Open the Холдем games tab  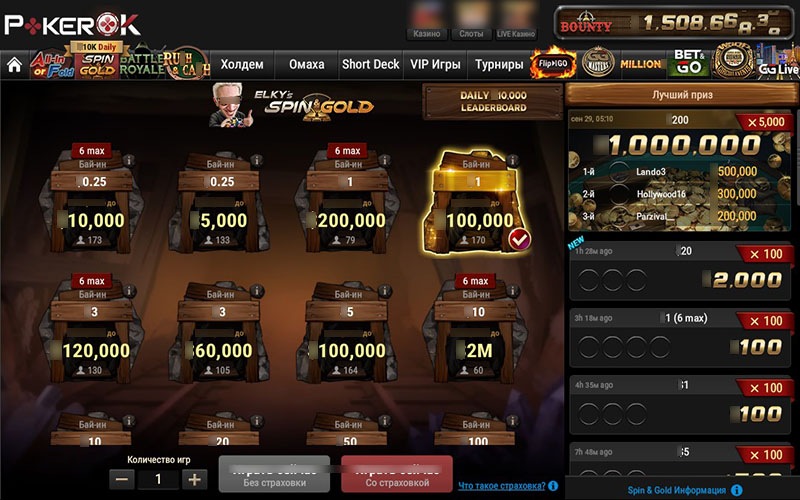point(242,65)
